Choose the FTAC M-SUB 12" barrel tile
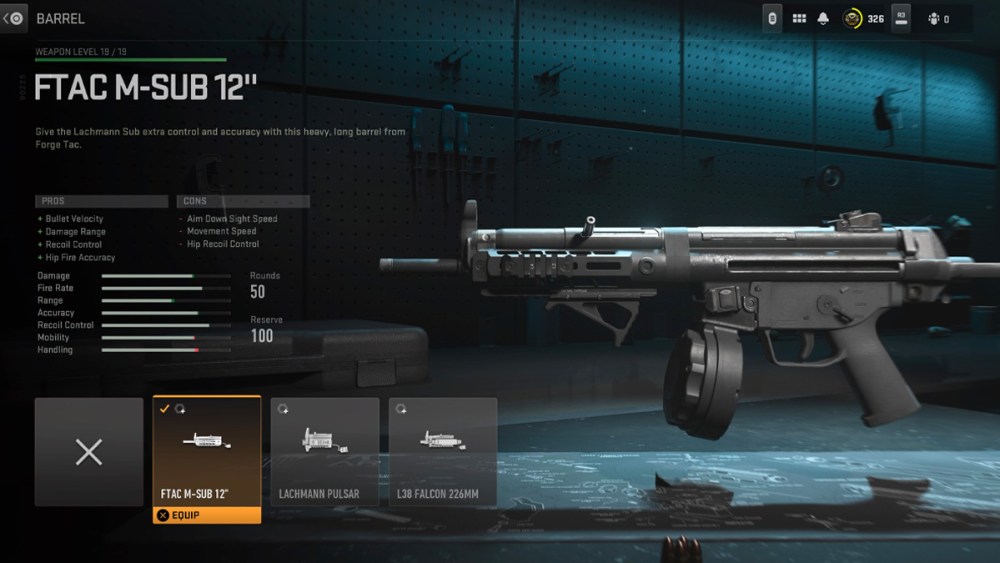 coord(207,450)
